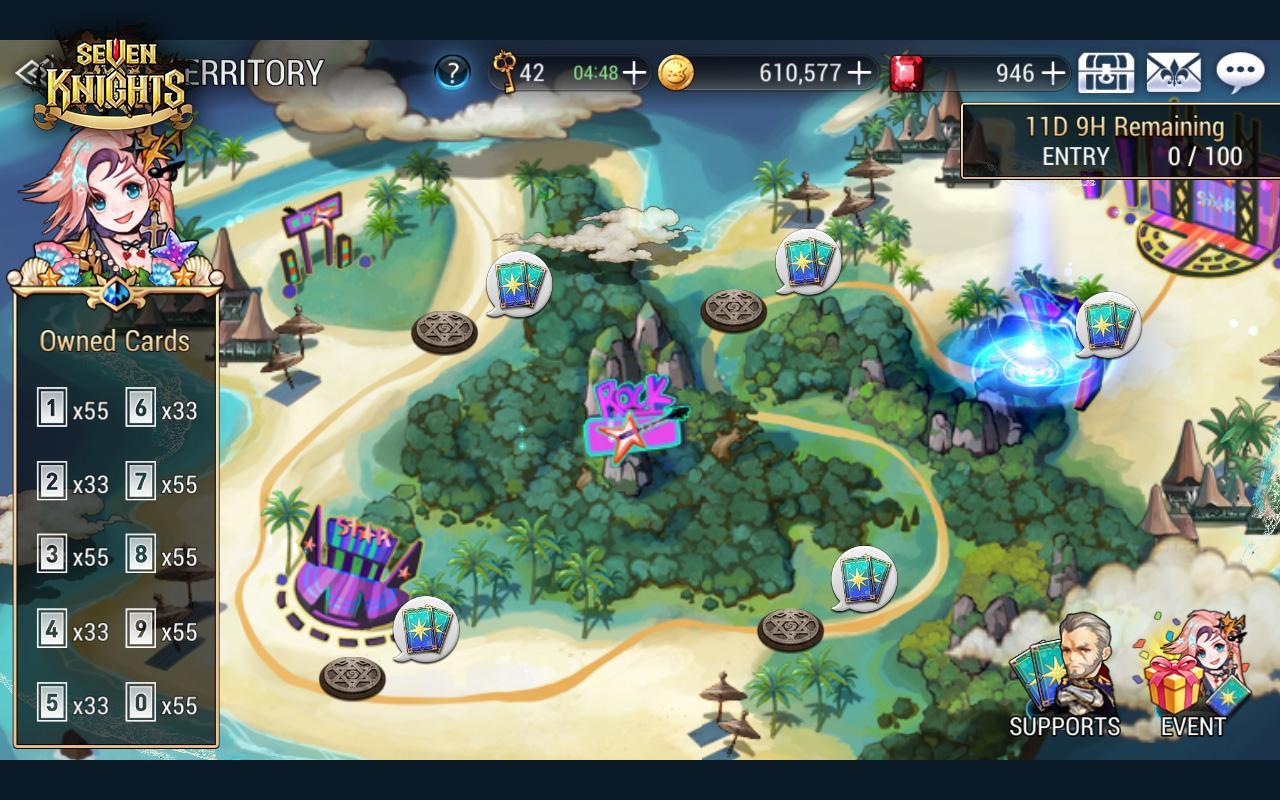Open the help menu via the question mark icon
Screen dimensions: 1280x800
point(452,72)
